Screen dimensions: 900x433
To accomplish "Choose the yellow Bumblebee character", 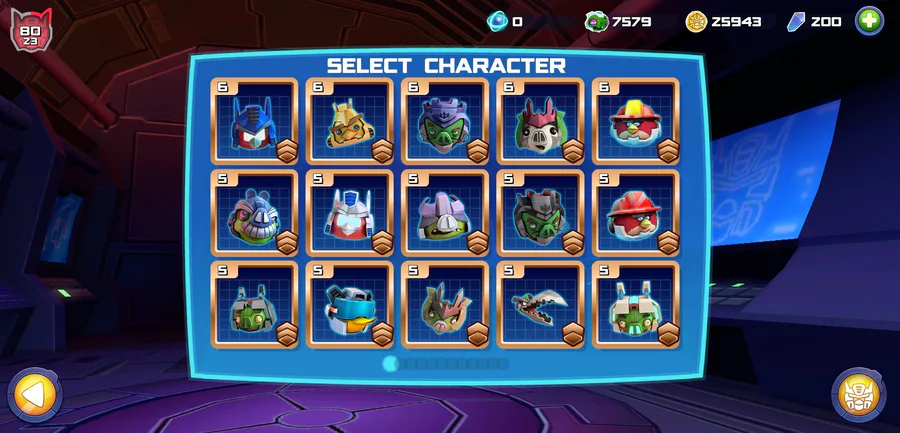I will coord(349,121).
